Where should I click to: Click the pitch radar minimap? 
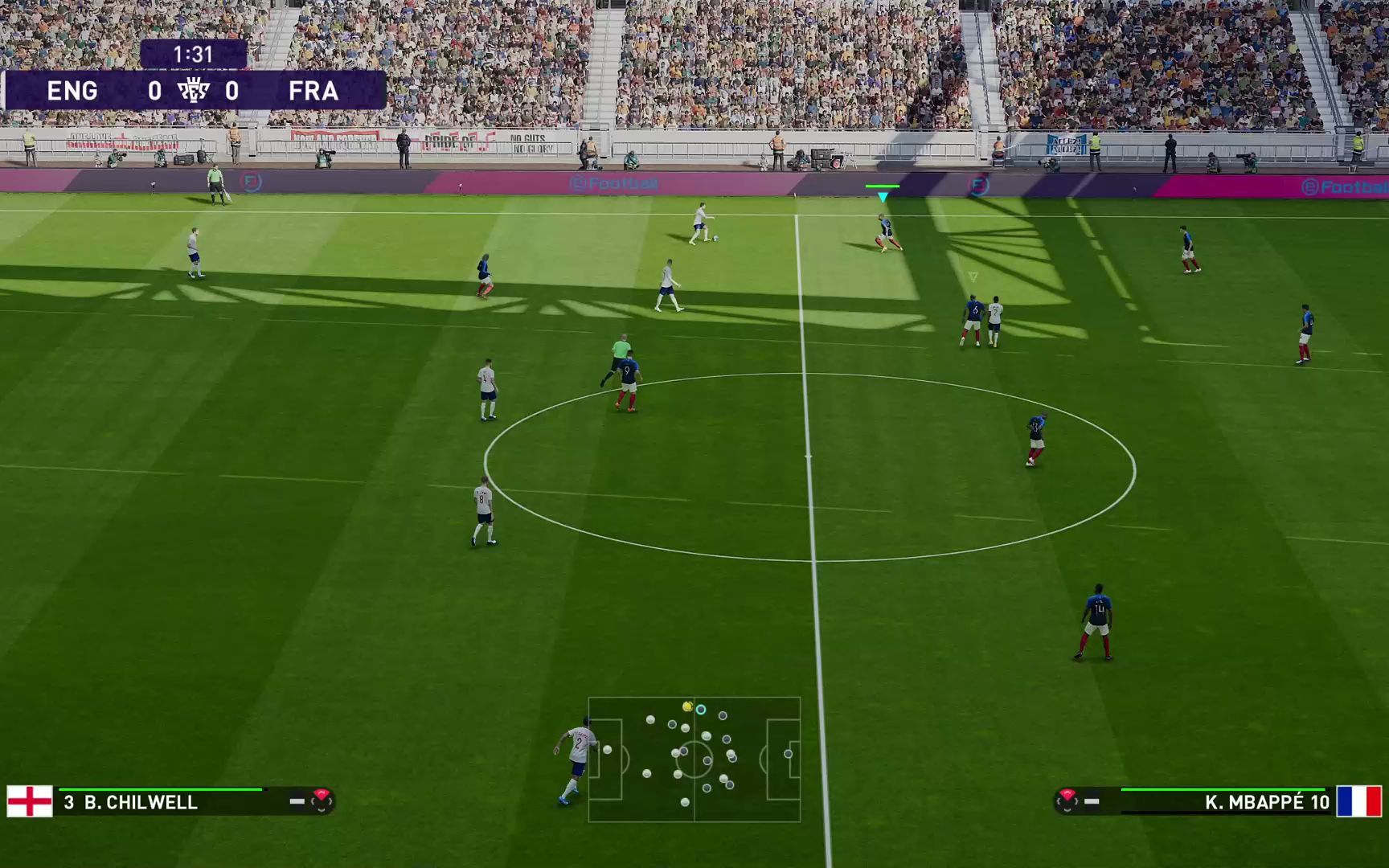point(694,759)
